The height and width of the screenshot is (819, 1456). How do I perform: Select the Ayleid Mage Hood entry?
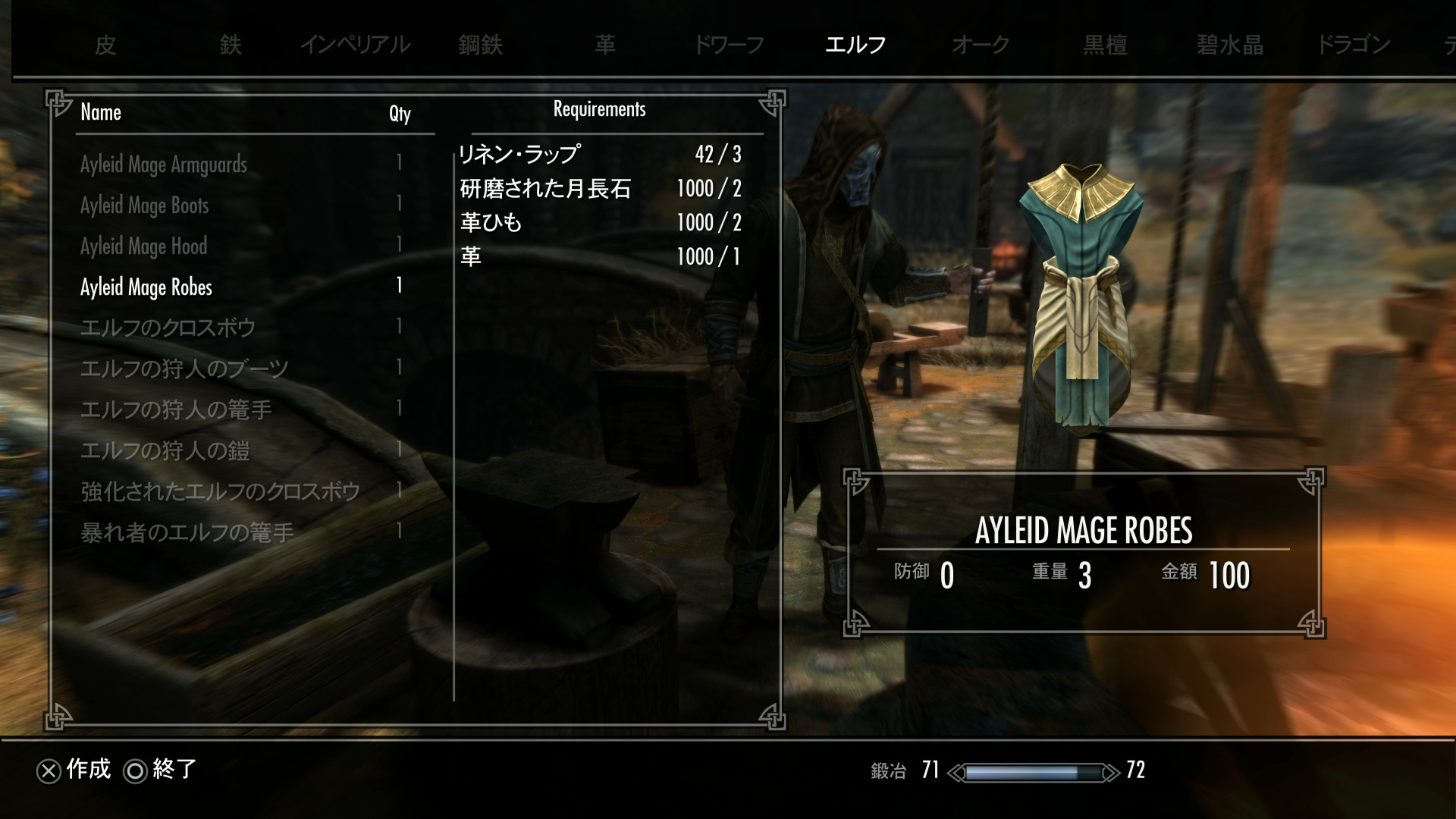click(x=143, y=246)
